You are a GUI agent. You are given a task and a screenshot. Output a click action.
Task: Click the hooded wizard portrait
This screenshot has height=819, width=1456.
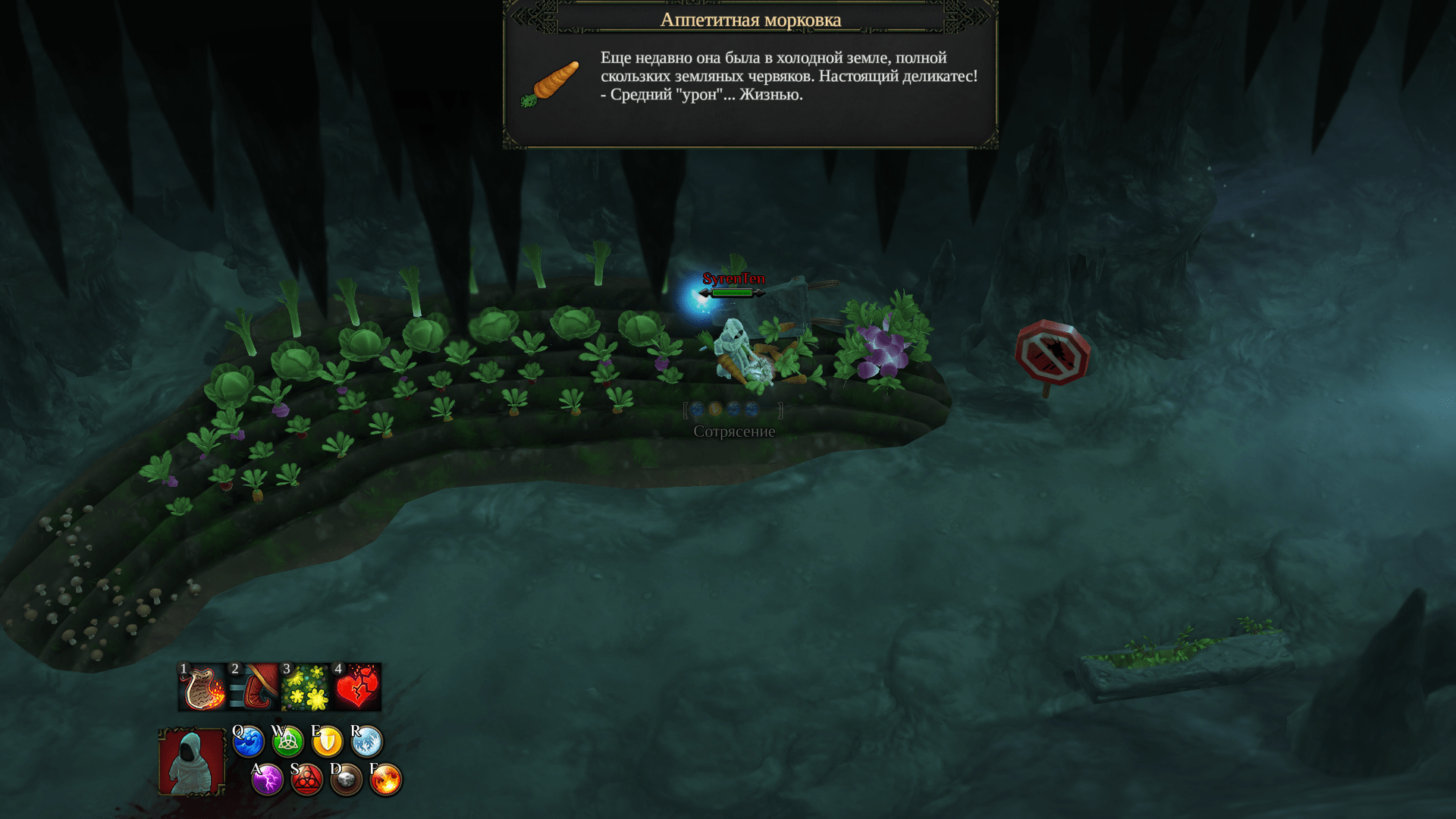(191, 762)
